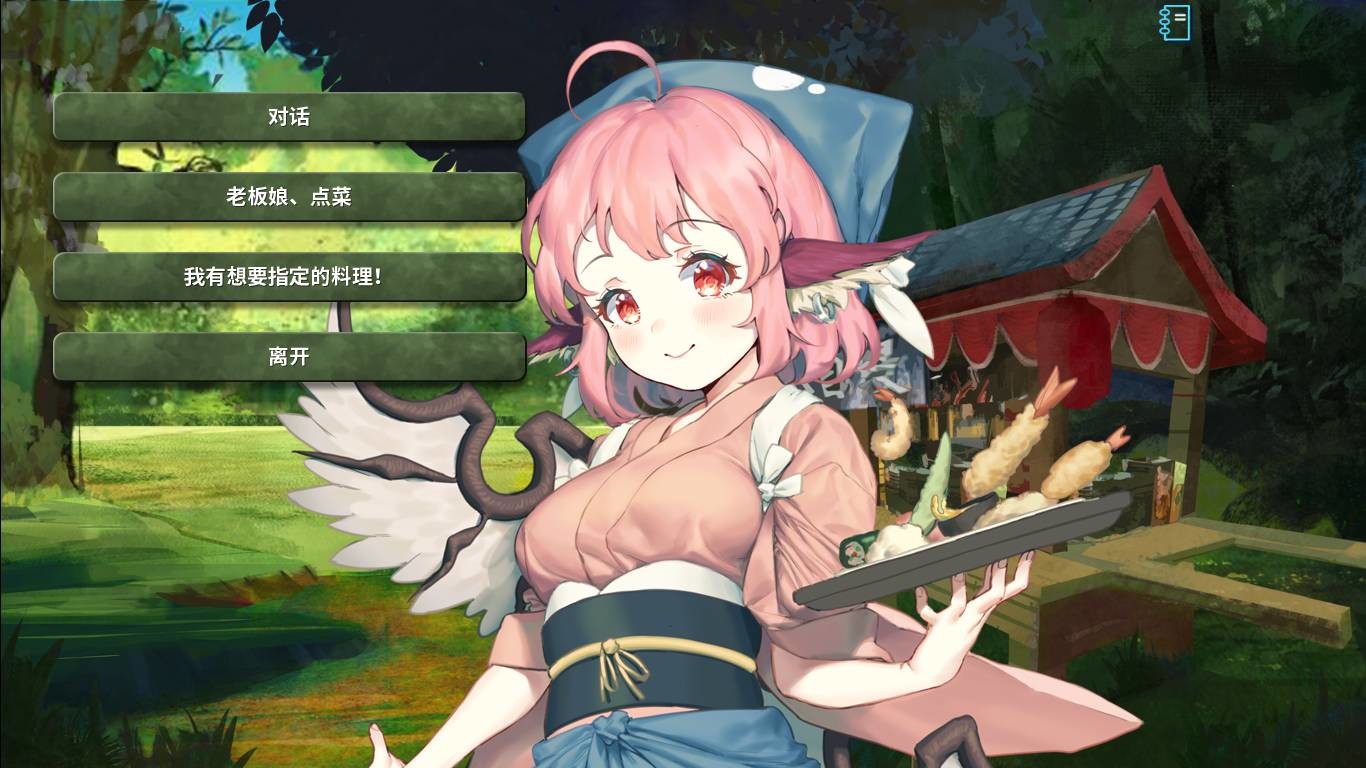Click "我有想要指定的料理!" request option
Screen dimensions: 1366x768
(x=288, y=276)
